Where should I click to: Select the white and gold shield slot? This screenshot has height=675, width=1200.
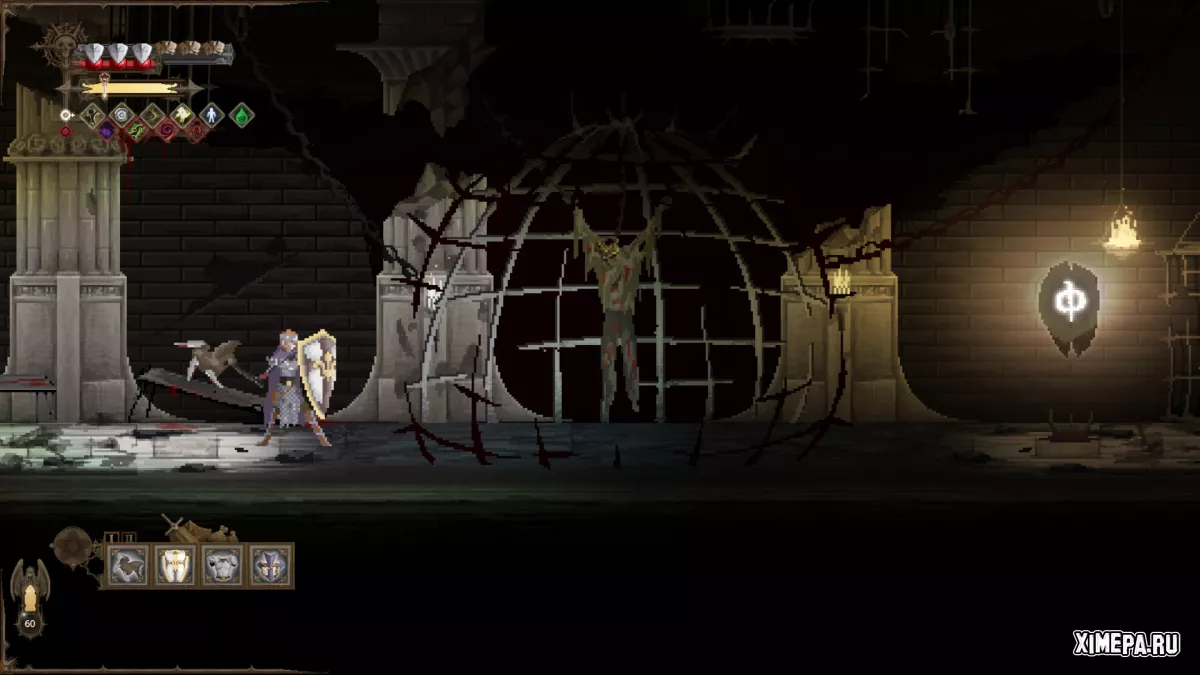coord(175,566)
